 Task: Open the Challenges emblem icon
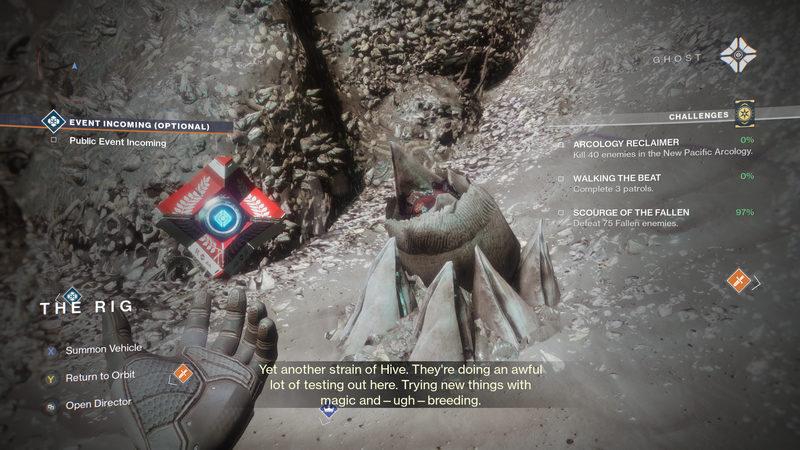[743, 115]
